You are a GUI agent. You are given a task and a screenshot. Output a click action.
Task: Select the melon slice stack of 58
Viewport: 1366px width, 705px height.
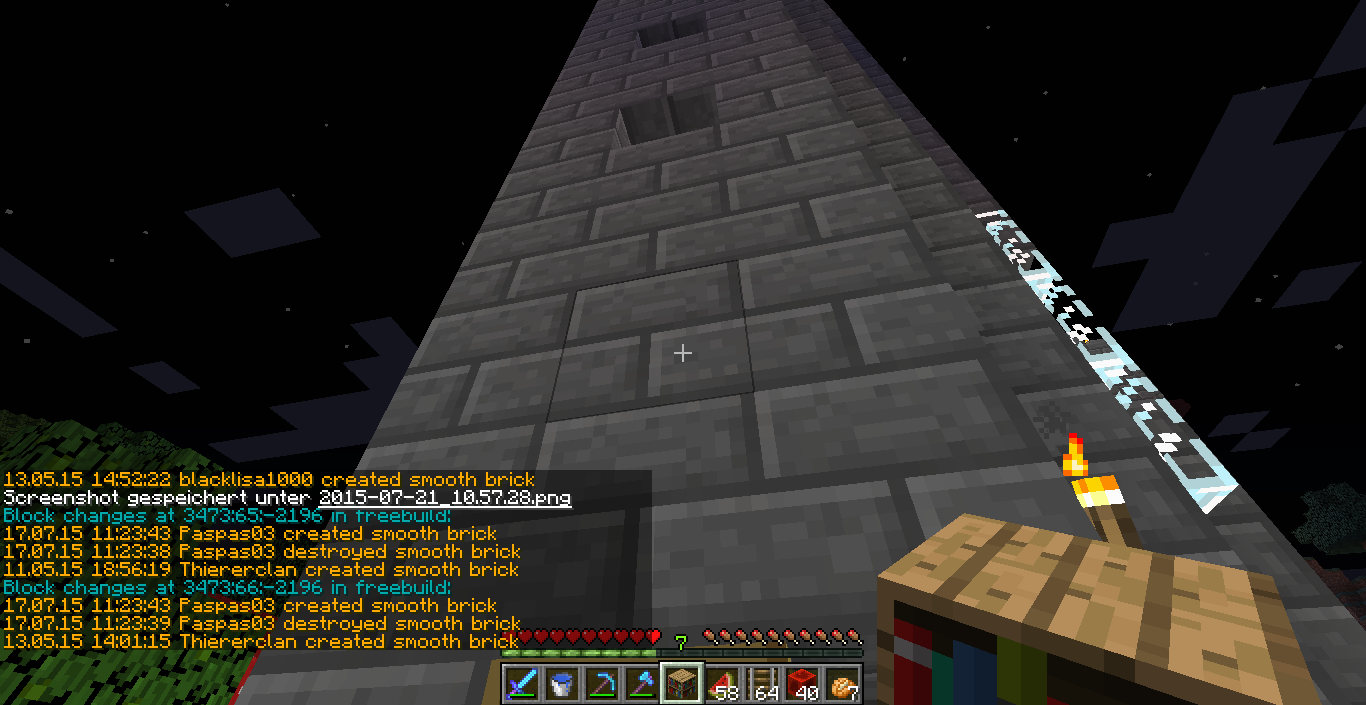click(x=721, y=684)
